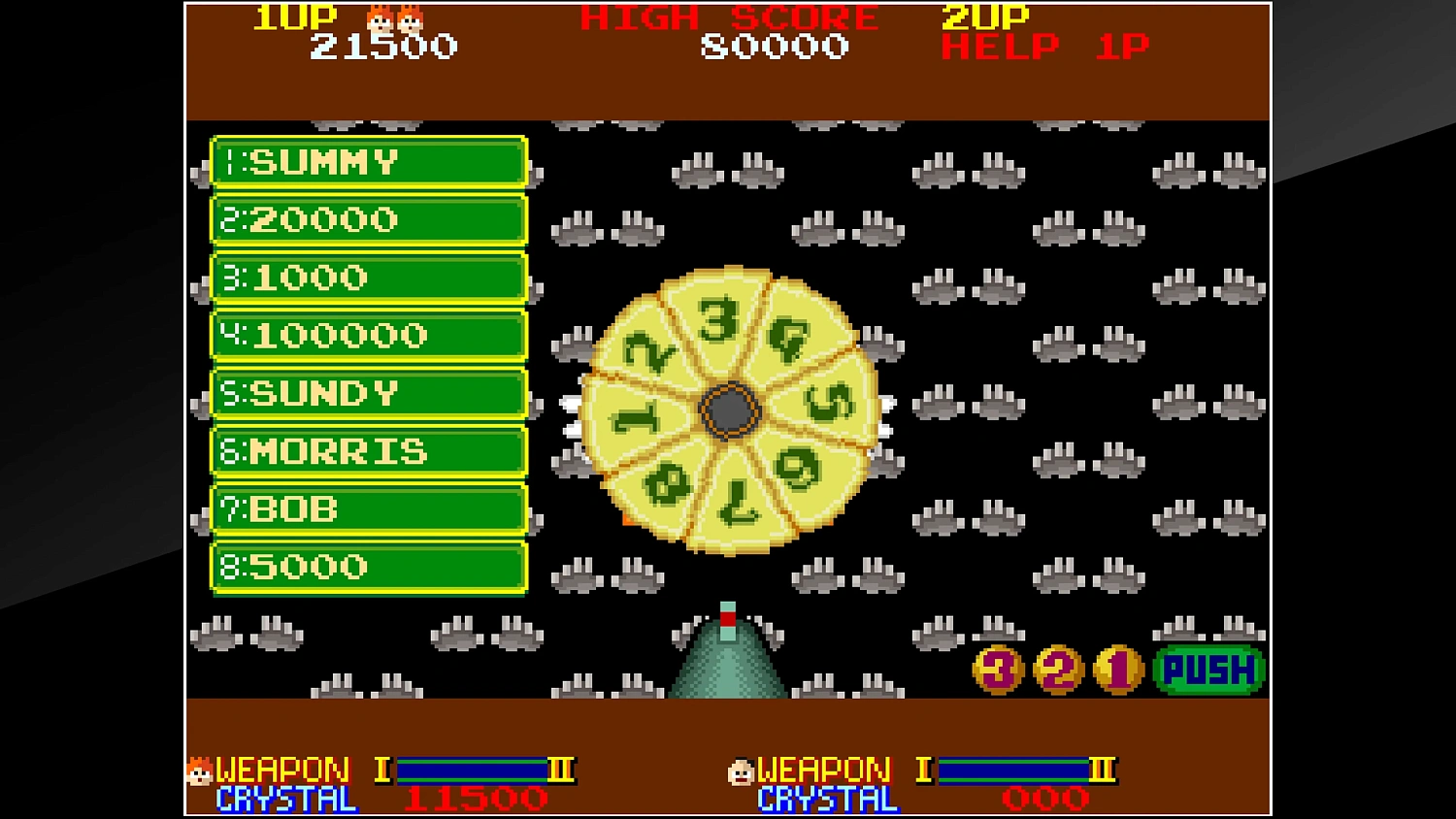Open the 8:5000 prize entry
This screenshot has width=1456, height=819.
click(369, 567)
